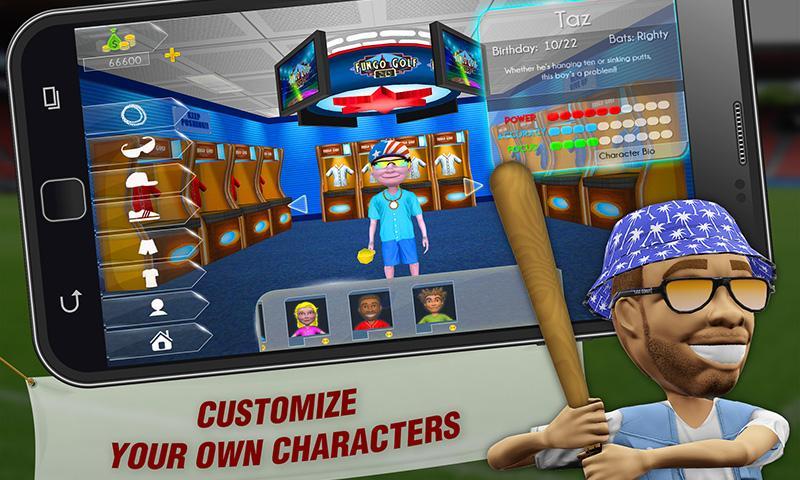Return to the home screen via house icon

(x=162, y=340)
